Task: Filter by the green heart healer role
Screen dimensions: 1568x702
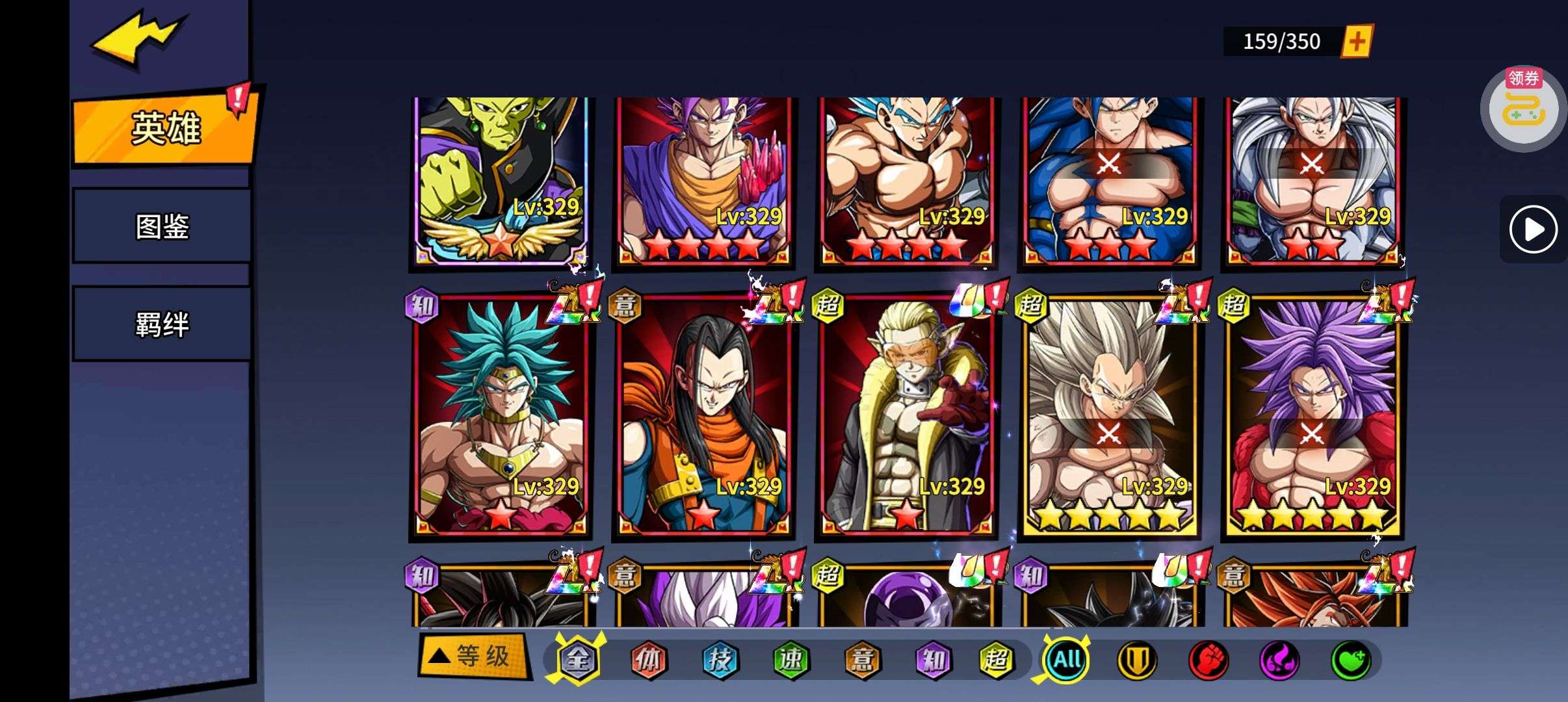Action: click(1351, 660)
